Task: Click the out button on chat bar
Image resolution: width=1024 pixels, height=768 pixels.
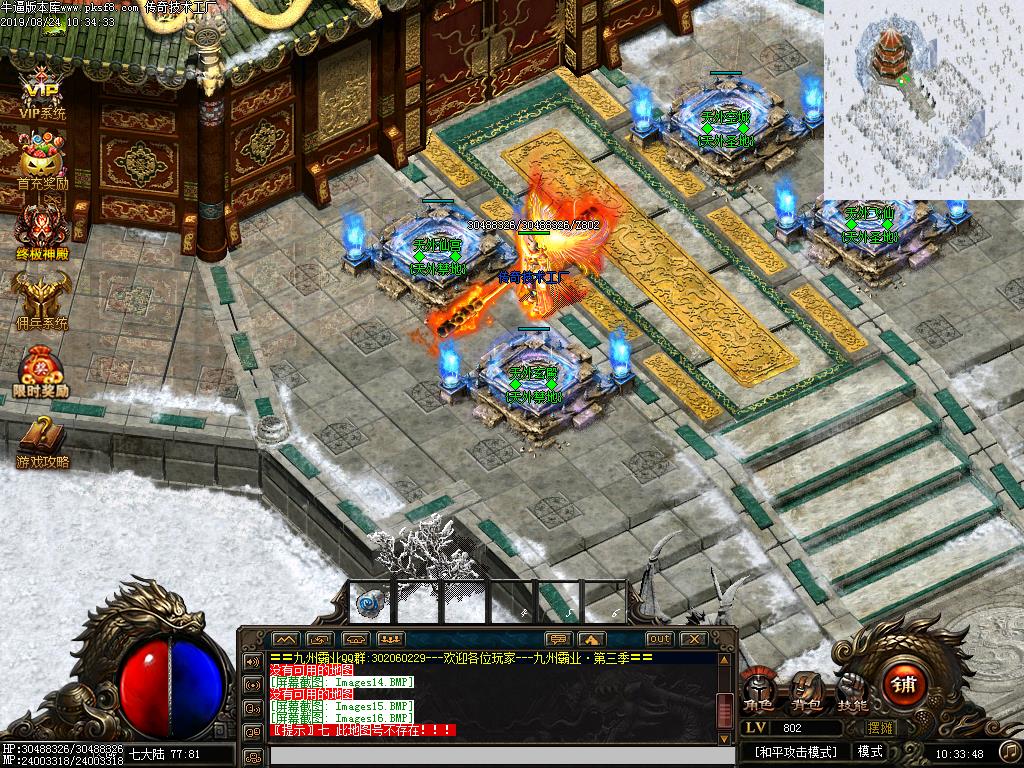Action: point(659,639)
